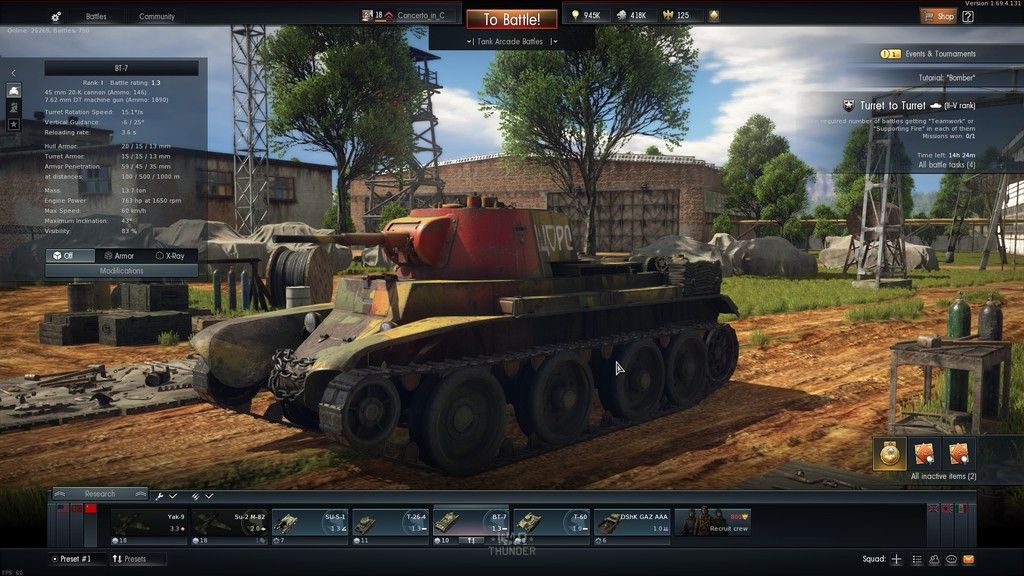Open the gear settings menu
The image size is (1024, 576).
coord(55,17)
